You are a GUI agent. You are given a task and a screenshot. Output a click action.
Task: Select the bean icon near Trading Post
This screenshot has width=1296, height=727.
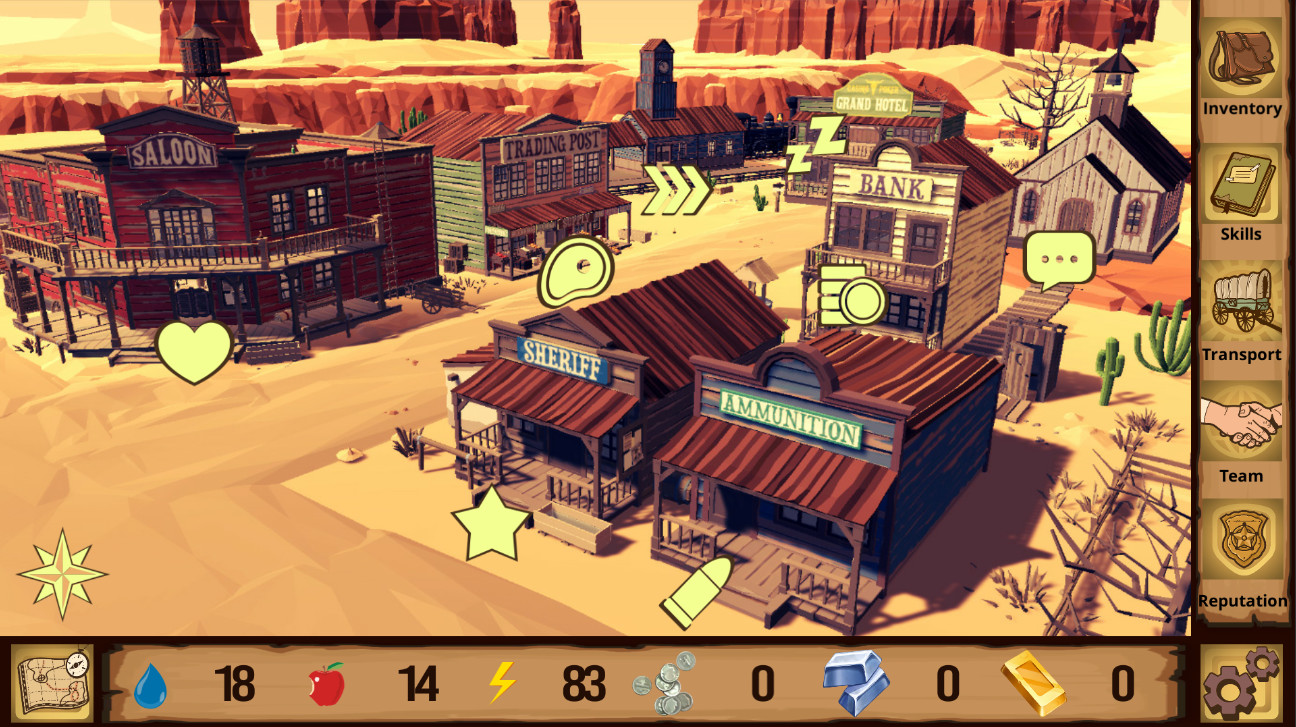coord(575,268)
